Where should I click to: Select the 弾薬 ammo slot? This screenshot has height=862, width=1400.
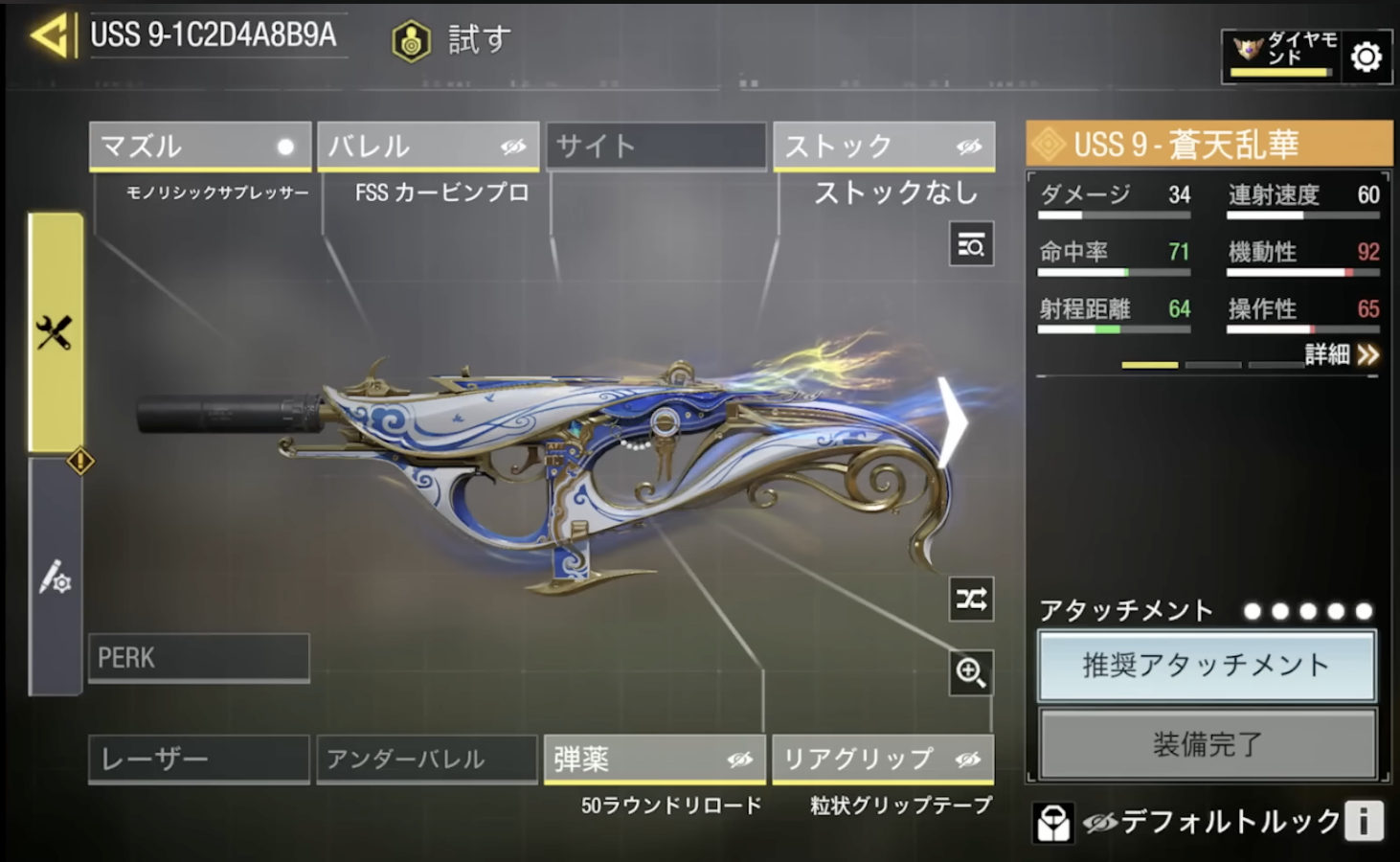655,760
